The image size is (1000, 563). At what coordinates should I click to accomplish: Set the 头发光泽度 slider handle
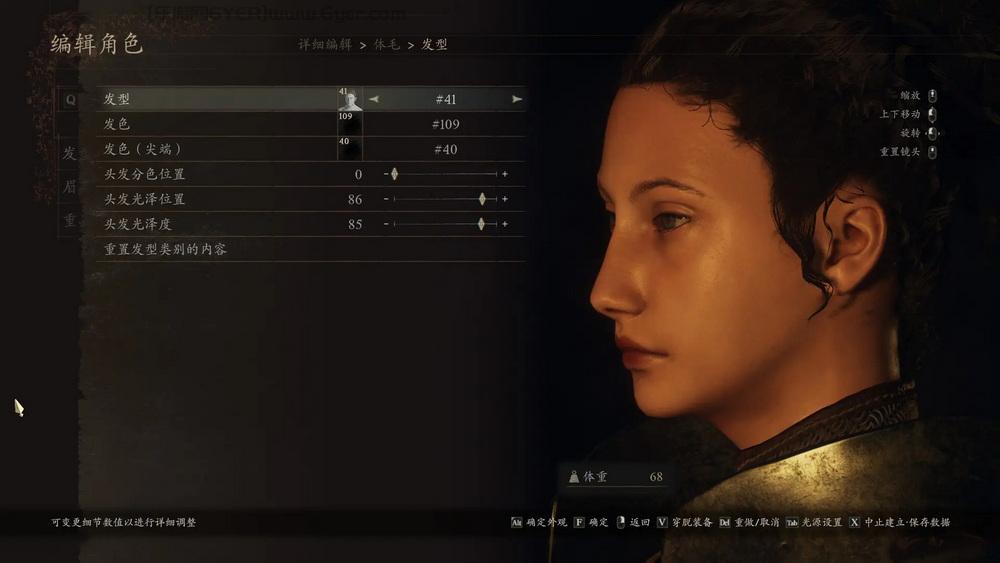click(481, 224)
